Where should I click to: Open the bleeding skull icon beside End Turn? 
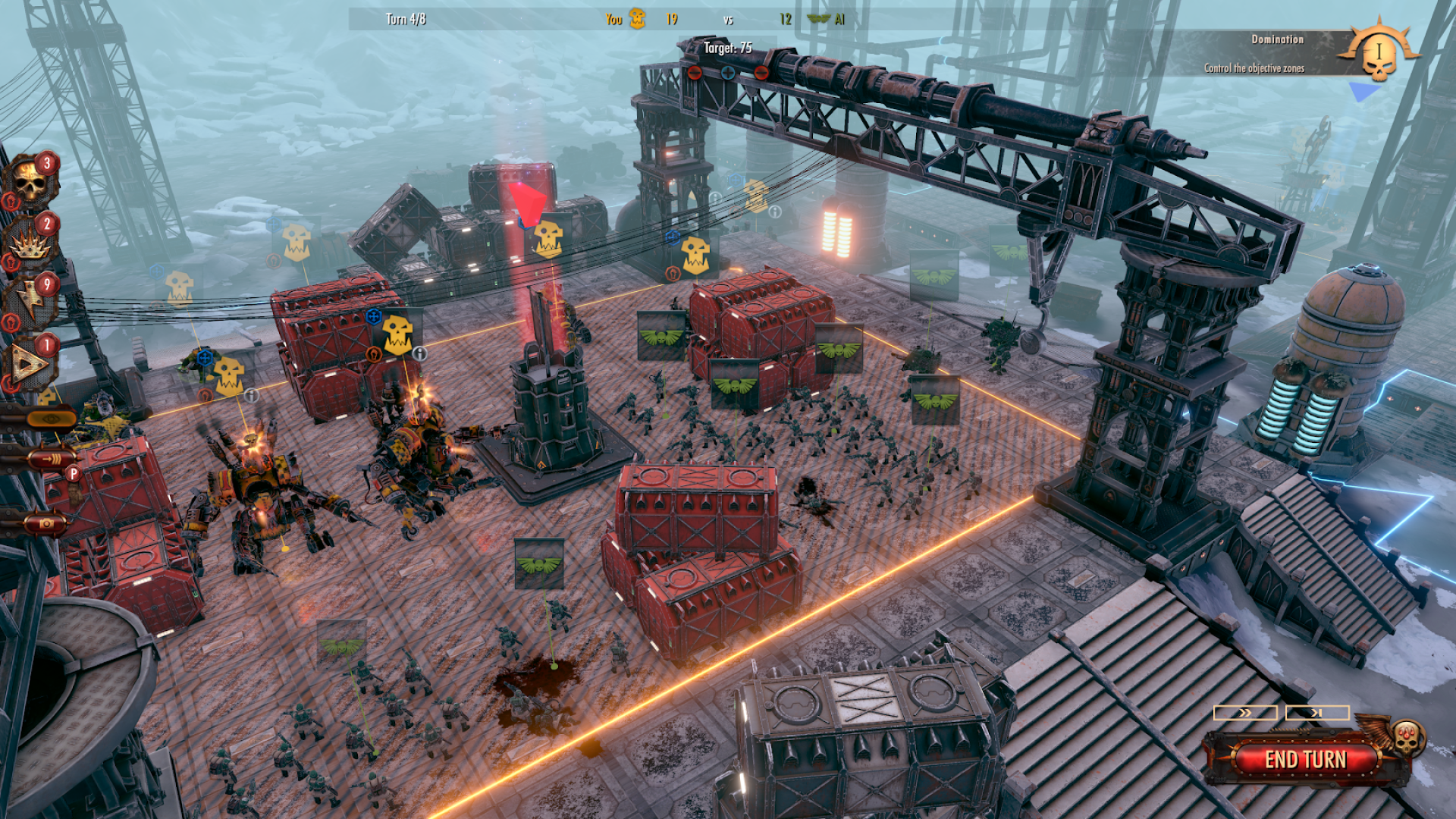click(1407, 736)
